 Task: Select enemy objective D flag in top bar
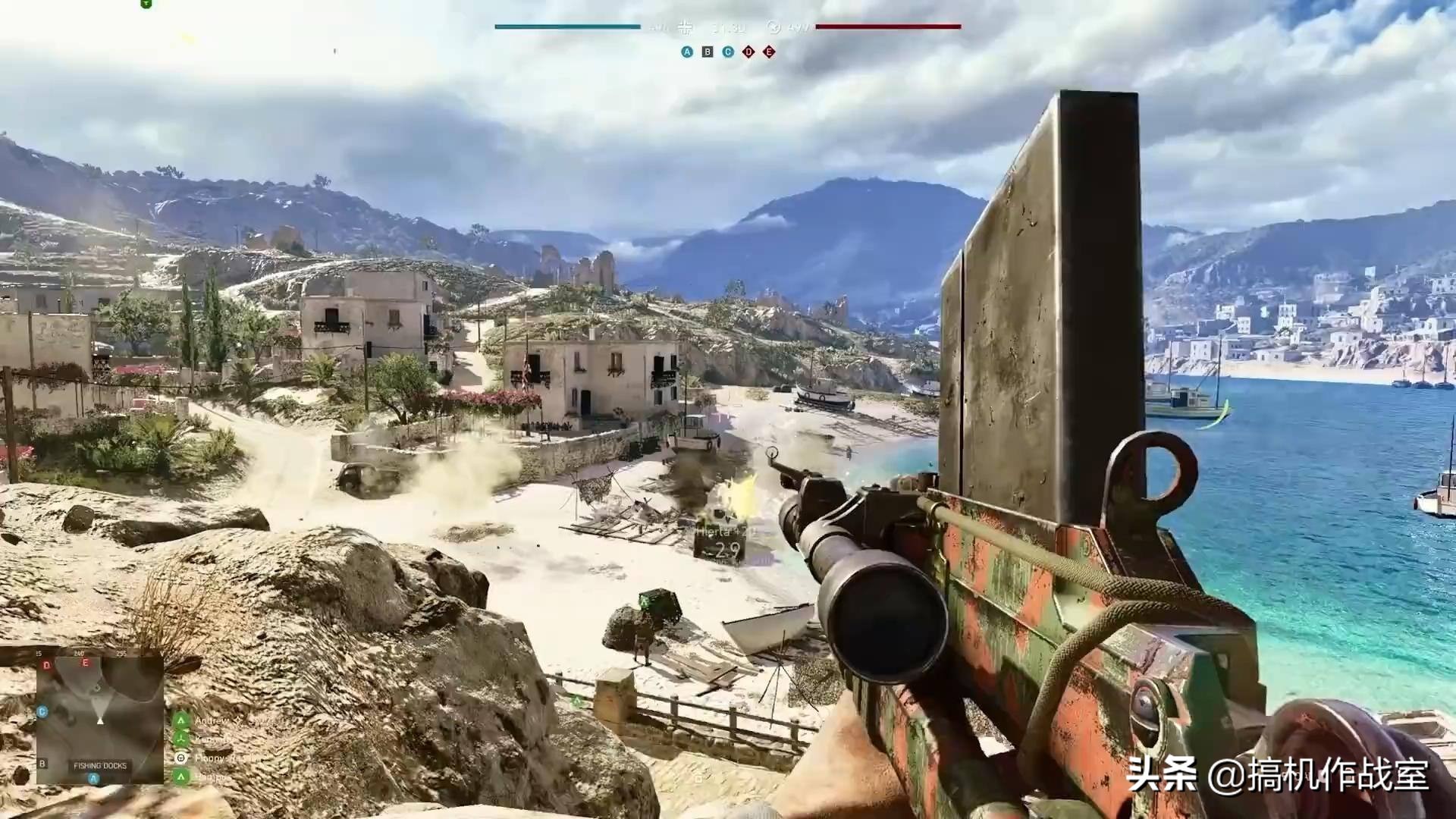[748, 52]
